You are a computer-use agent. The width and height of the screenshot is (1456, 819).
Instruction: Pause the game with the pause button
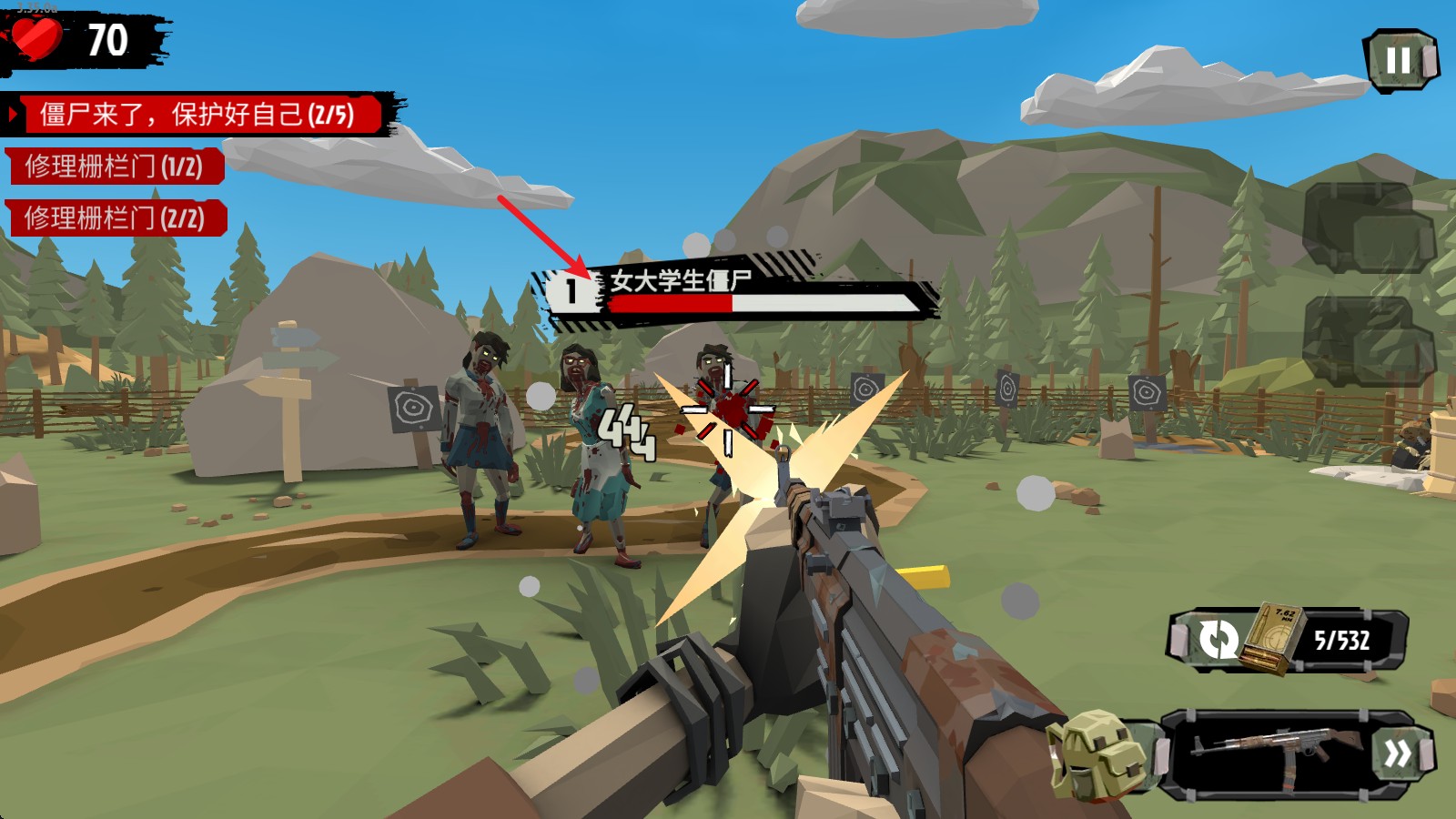pyautogui.click(x=1400, y=60)
